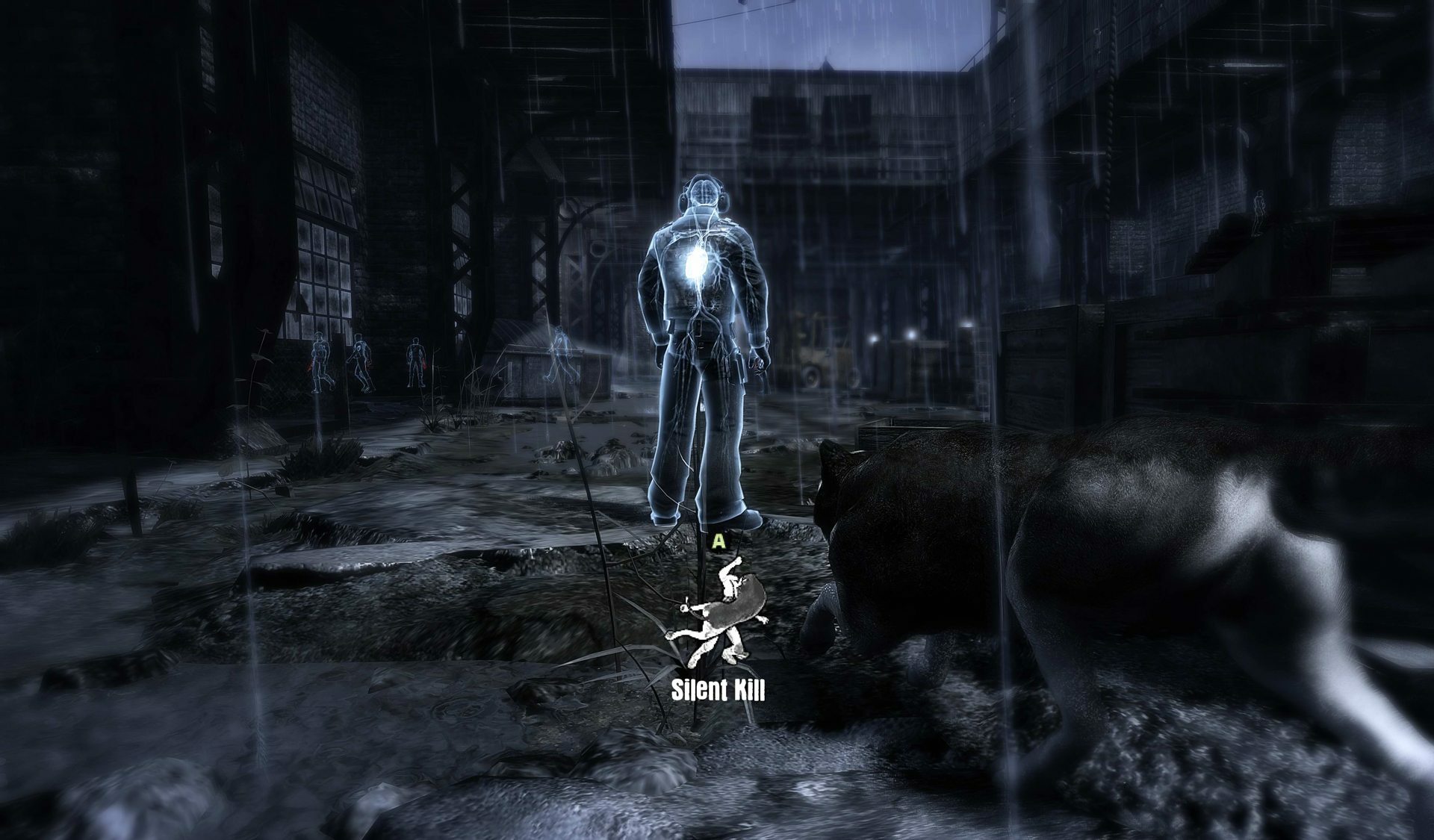The height and width of the screenshot is (840, 1434).
Task: Select the distant enemy outline on the right balcony
Action: click(x=1258, y=211)
